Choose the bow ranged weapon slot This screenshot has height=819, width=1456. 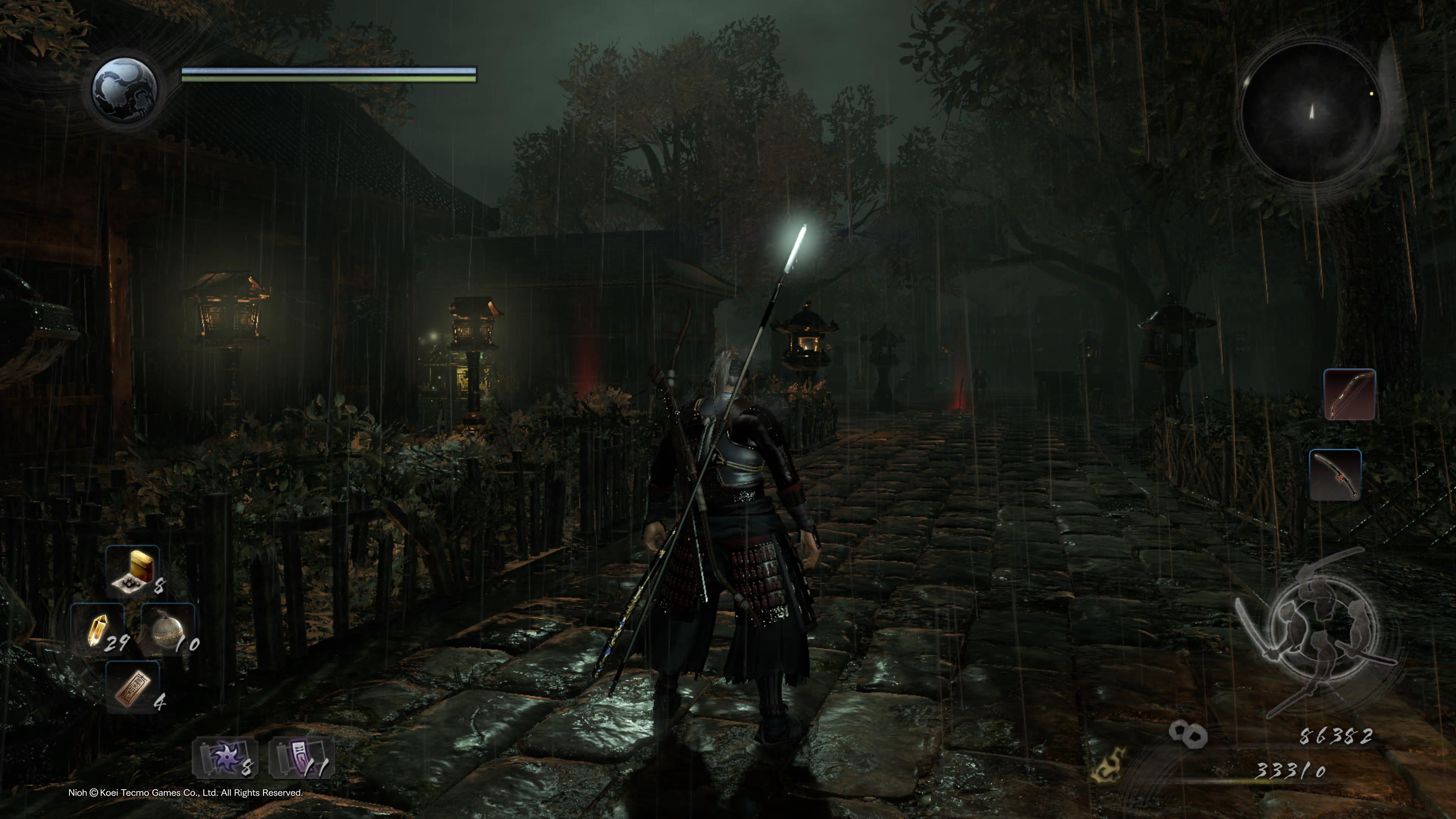1349,394
